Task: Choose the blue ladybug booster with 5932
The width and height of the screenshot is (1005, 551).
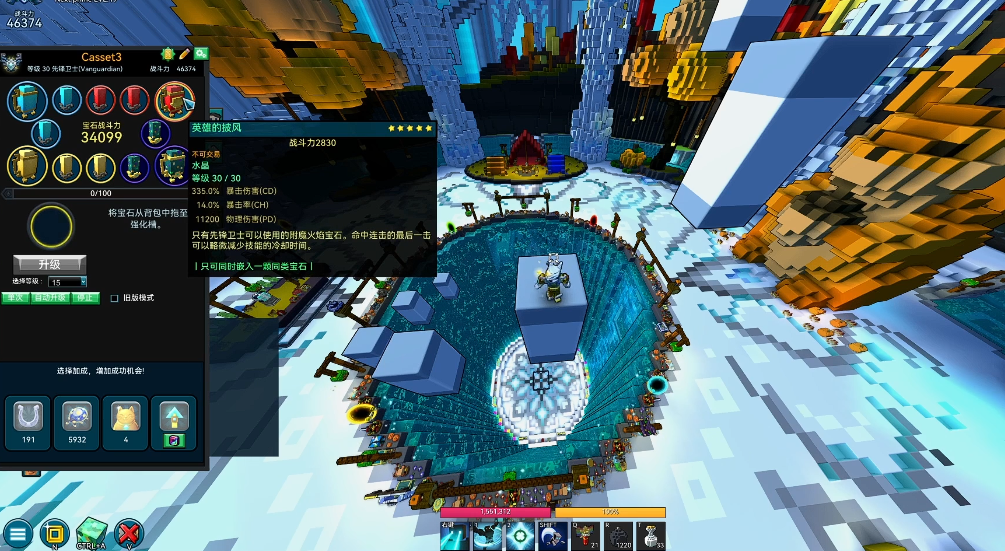Action: tap(75, 417)
